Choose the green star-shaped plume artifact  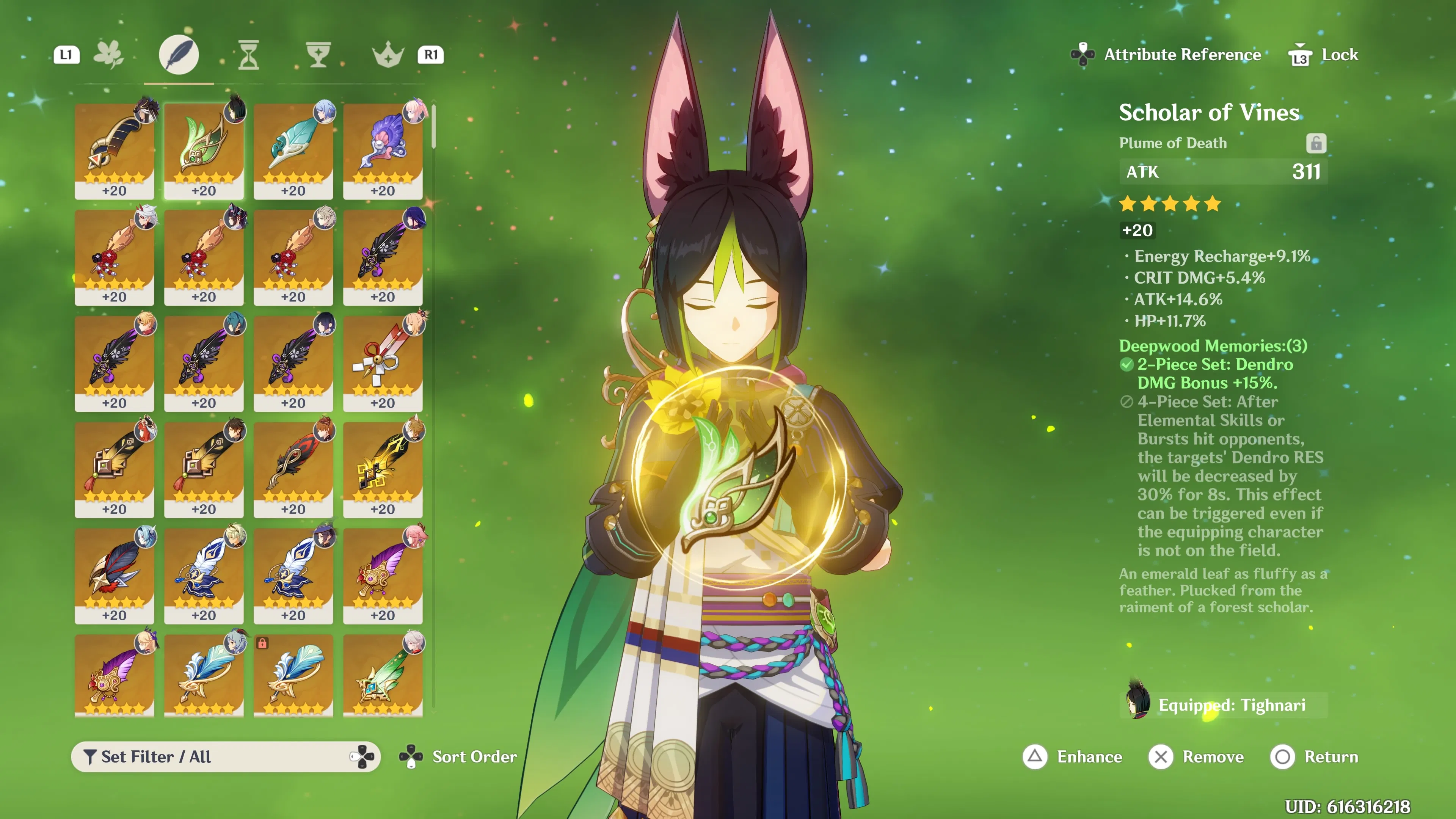pos(383,675)
